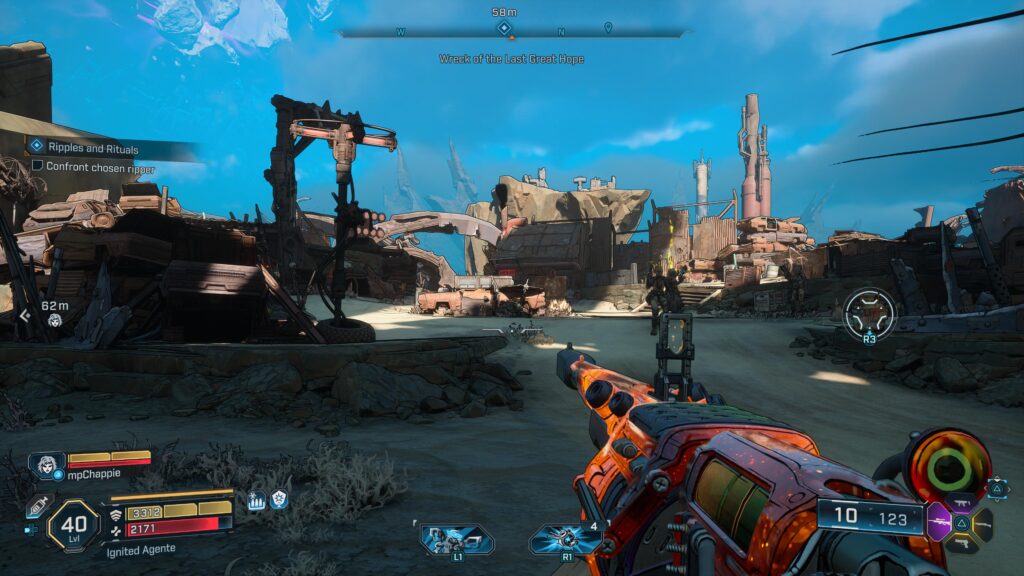Select mpChappie's teammate portrait
The width and height of the screenshot is (1024, 576).
click(x=46, y=465)
